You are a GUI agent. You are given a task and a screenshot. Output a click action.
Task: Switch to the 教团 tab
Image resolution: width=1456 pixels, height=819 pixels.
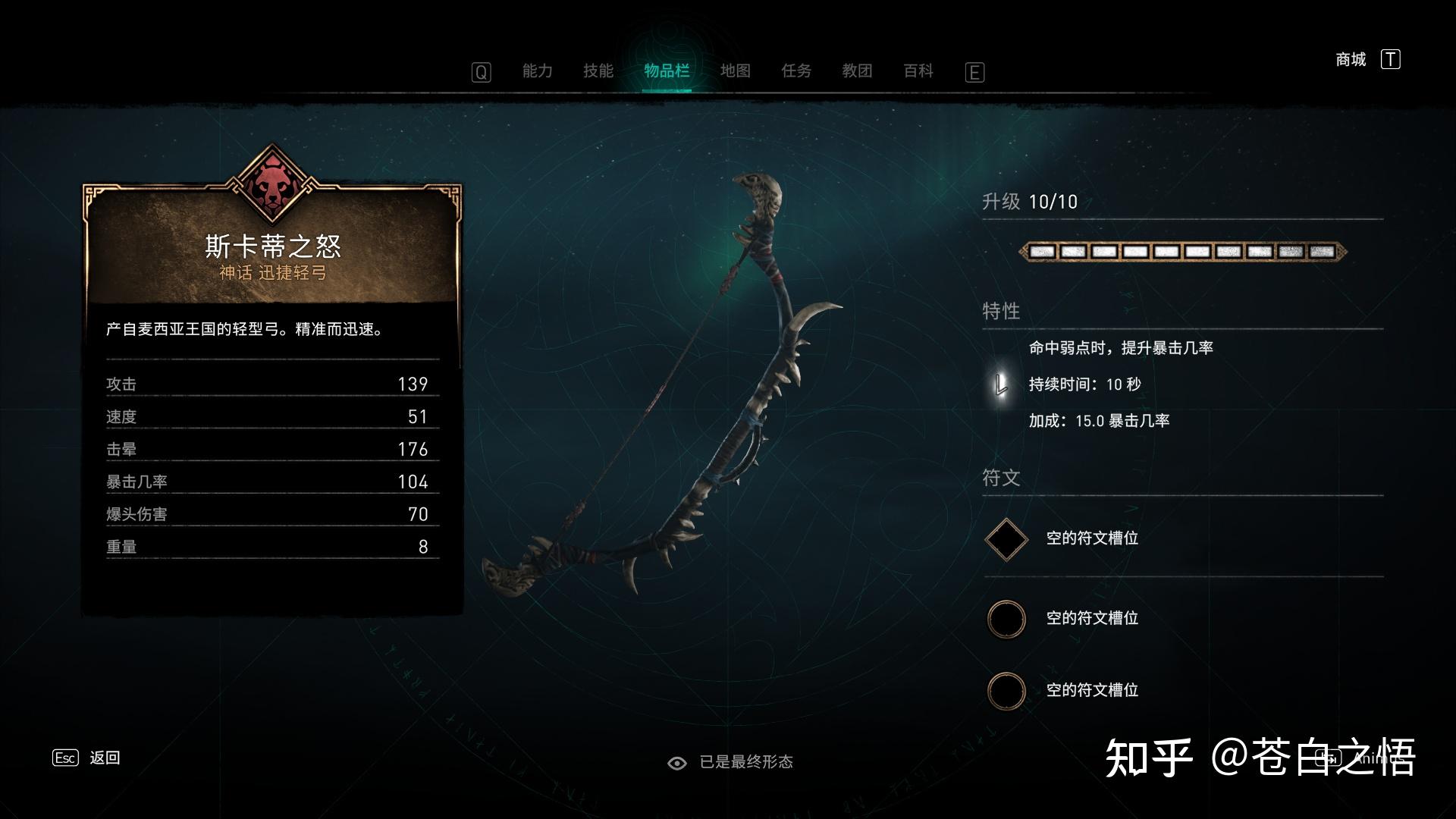[857, 71]
